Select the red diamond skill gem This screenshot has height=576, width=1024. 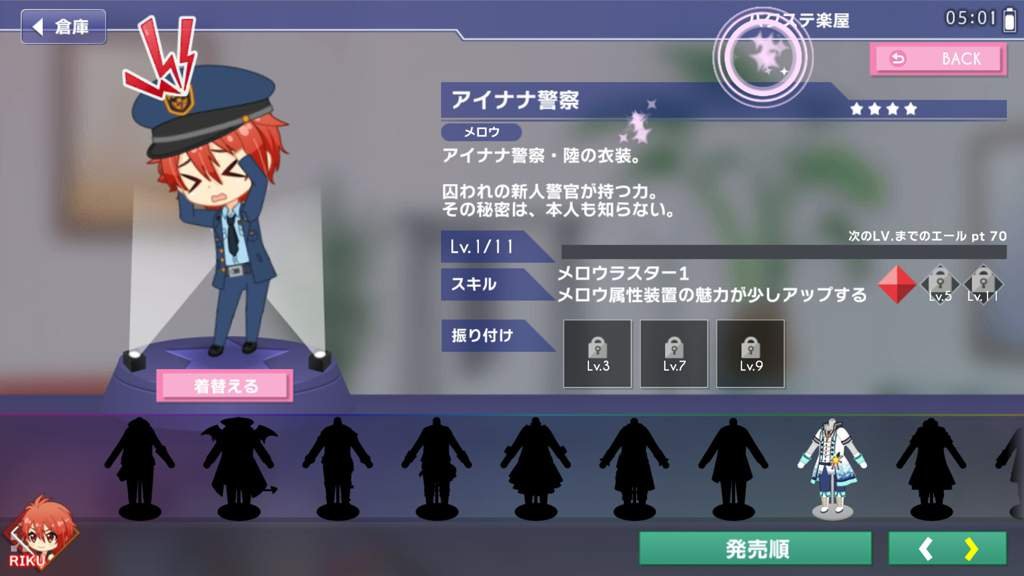pyautogui.click(x=896, y=285)
